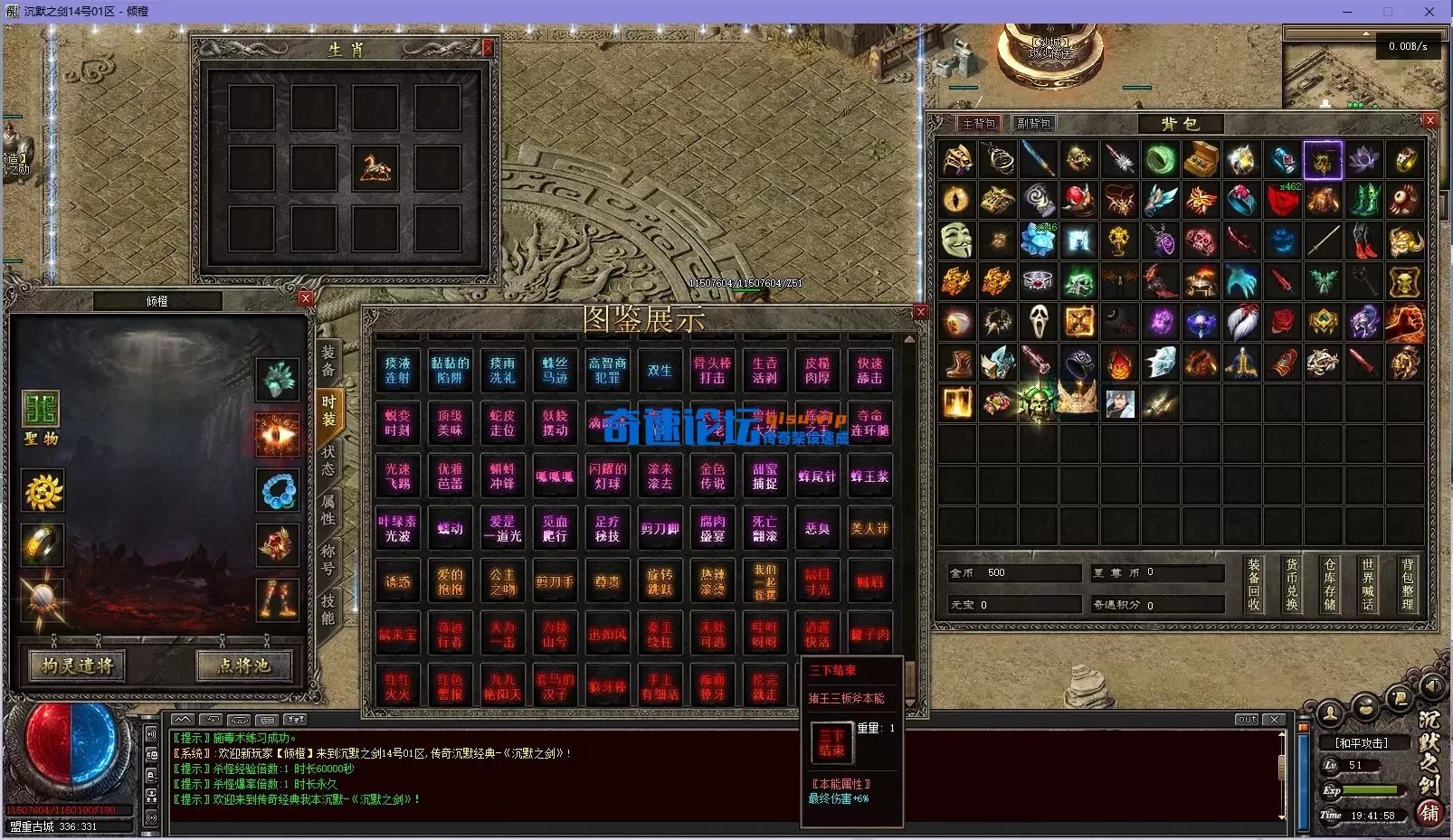The height and width of the screenshot is (840, 1453).
Task: Select the 美人计 codex entry
Action: point(869,529)
